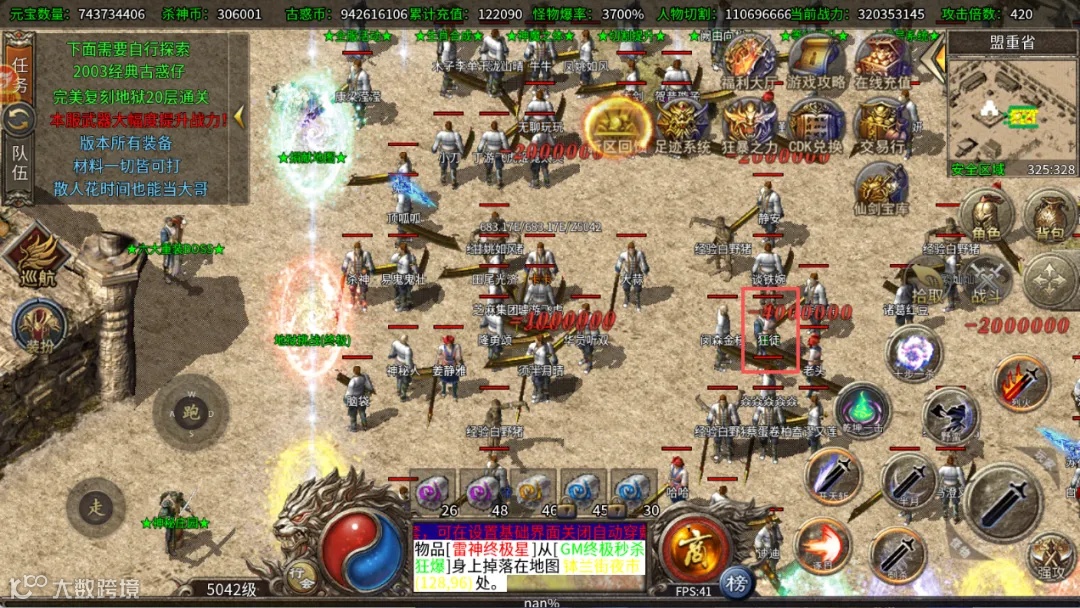
Task: Open the 福利大厅 welfare hall
Action: 750,63
